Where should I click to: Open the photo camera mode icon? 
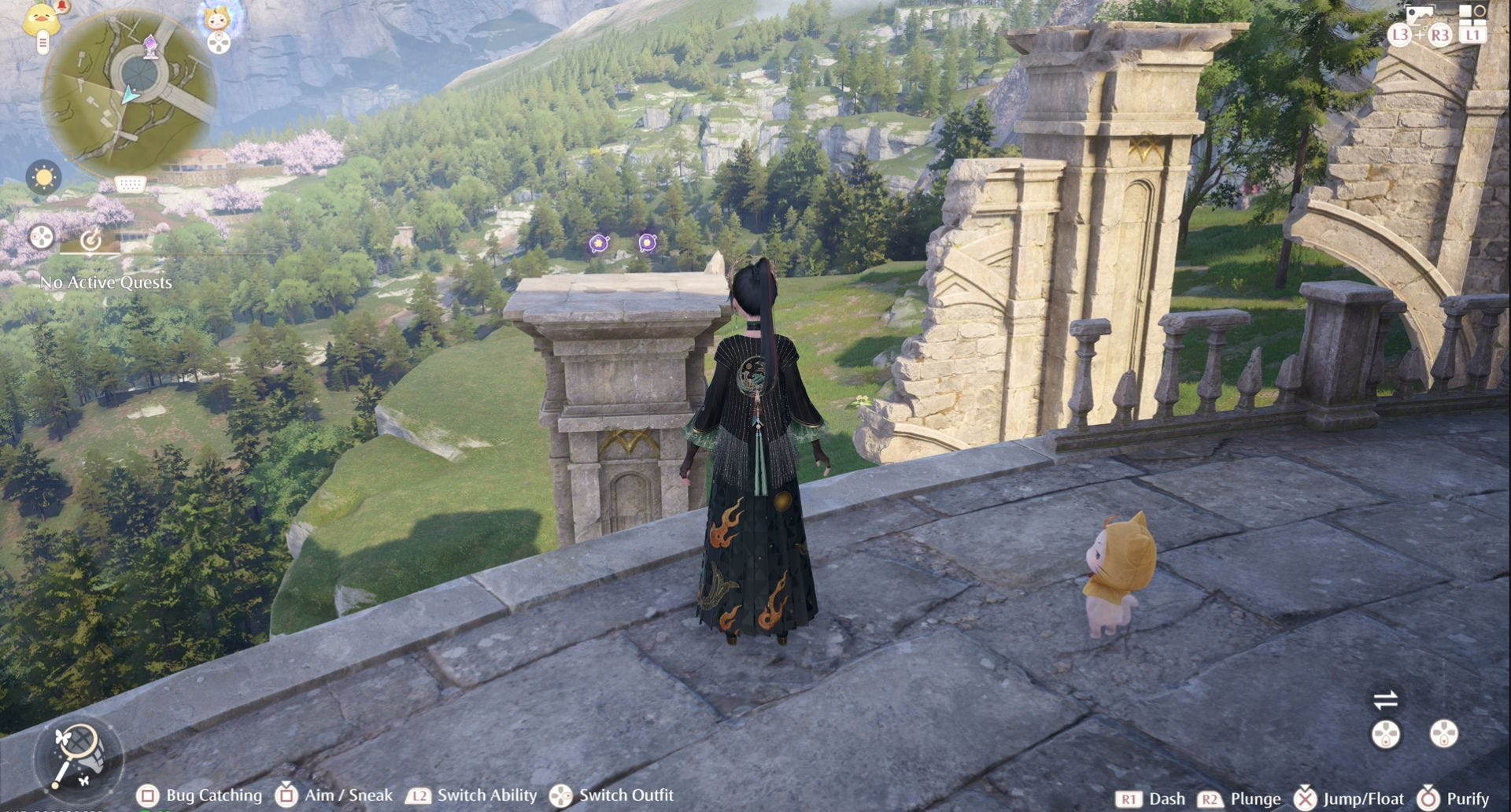pos(1419,16)
